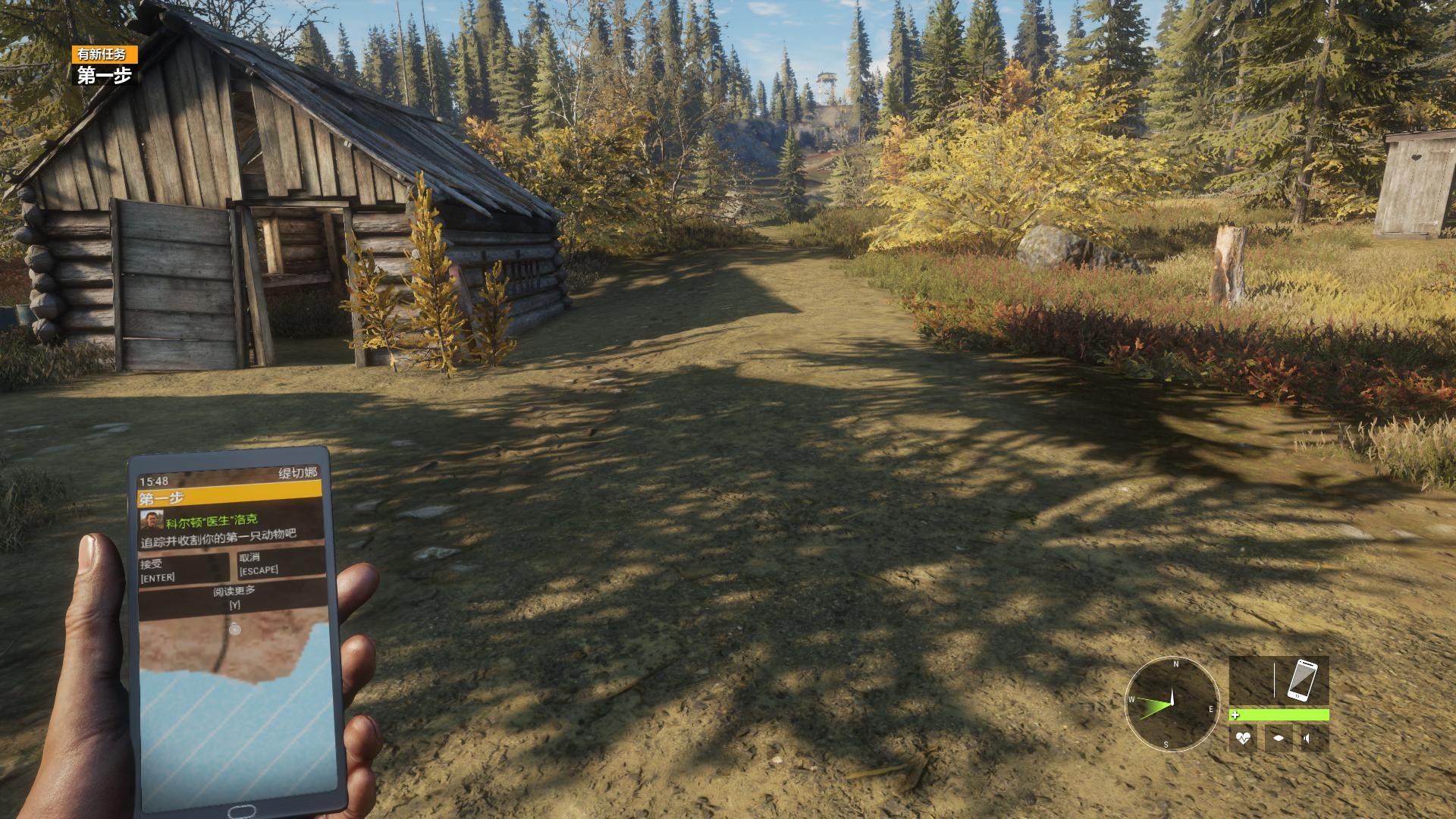Open the new mission notification 有新任务

point(105,54)
